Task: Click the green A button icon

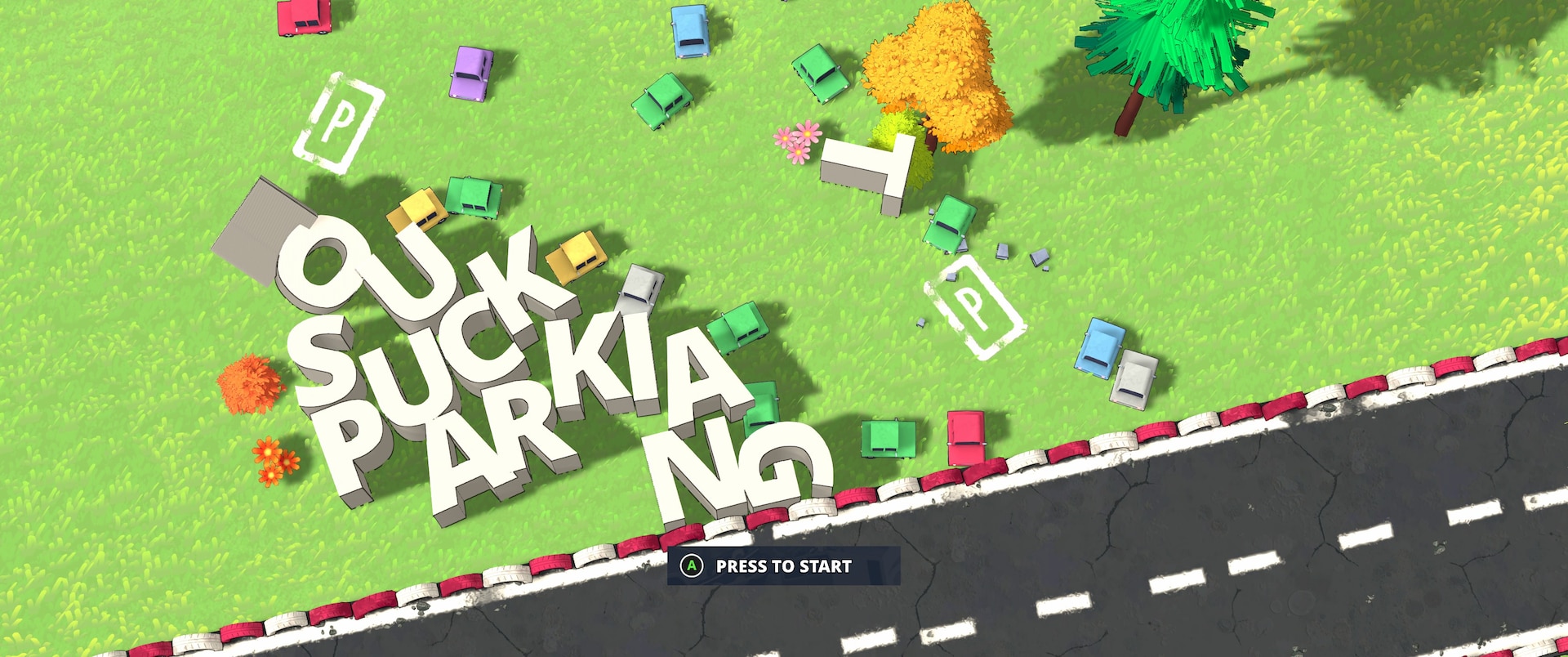Action: [690, 565]
